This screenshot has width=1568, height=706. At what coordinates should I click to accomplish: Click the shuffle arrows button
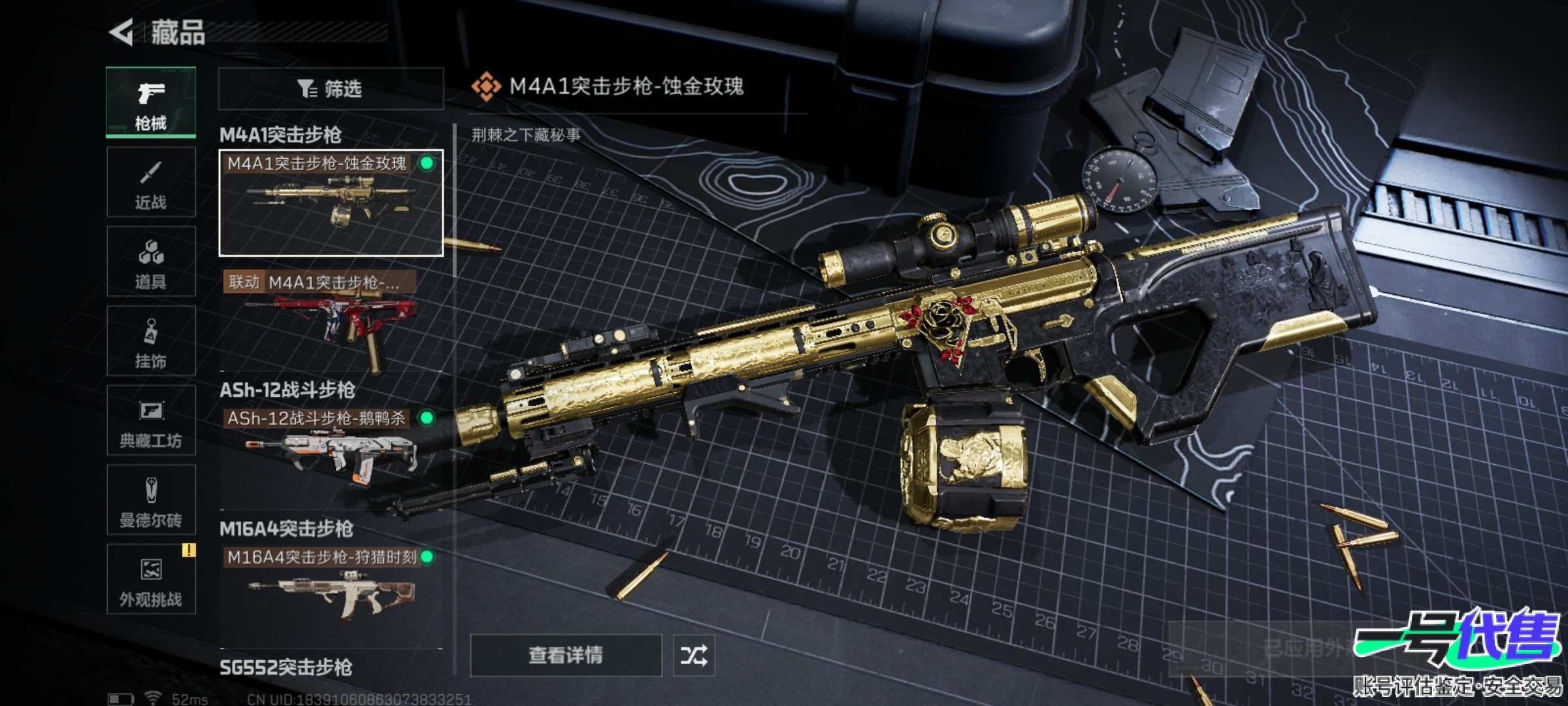[694, 655]
